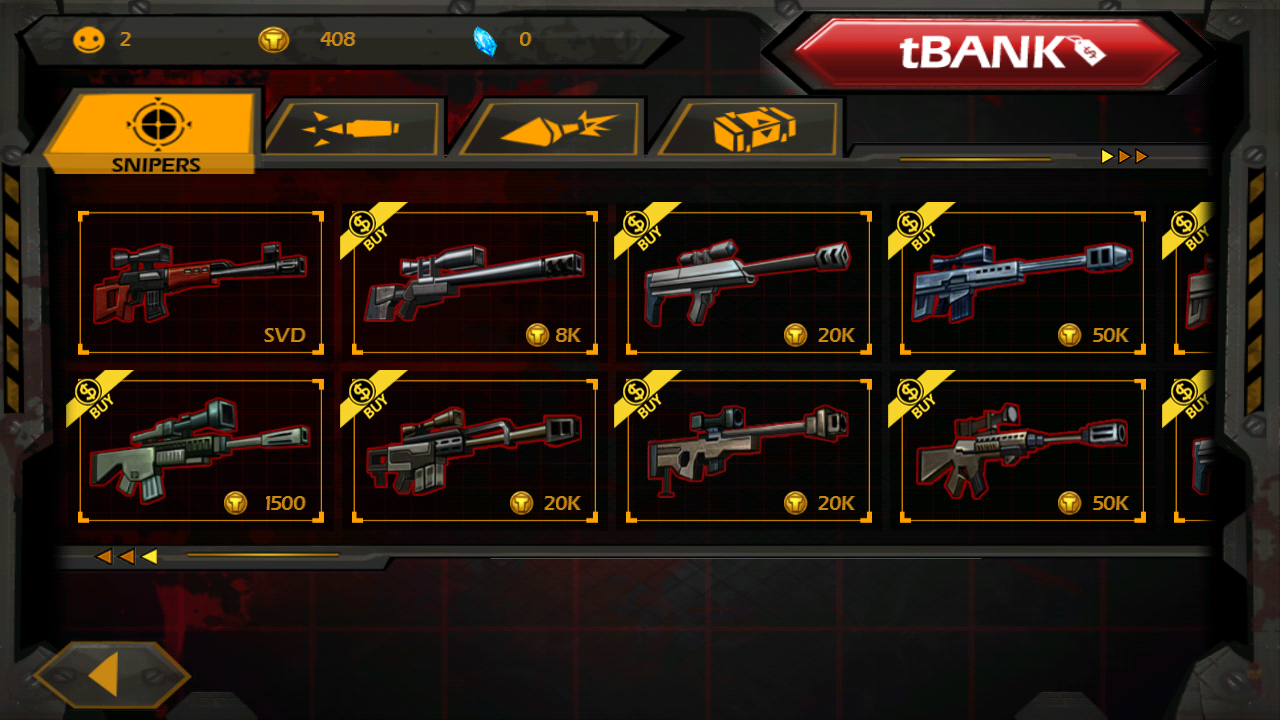This screenshot has width=1280, height=720.
Task: Choose the gray 20K rifle in top row
Action: pos(749,282)
